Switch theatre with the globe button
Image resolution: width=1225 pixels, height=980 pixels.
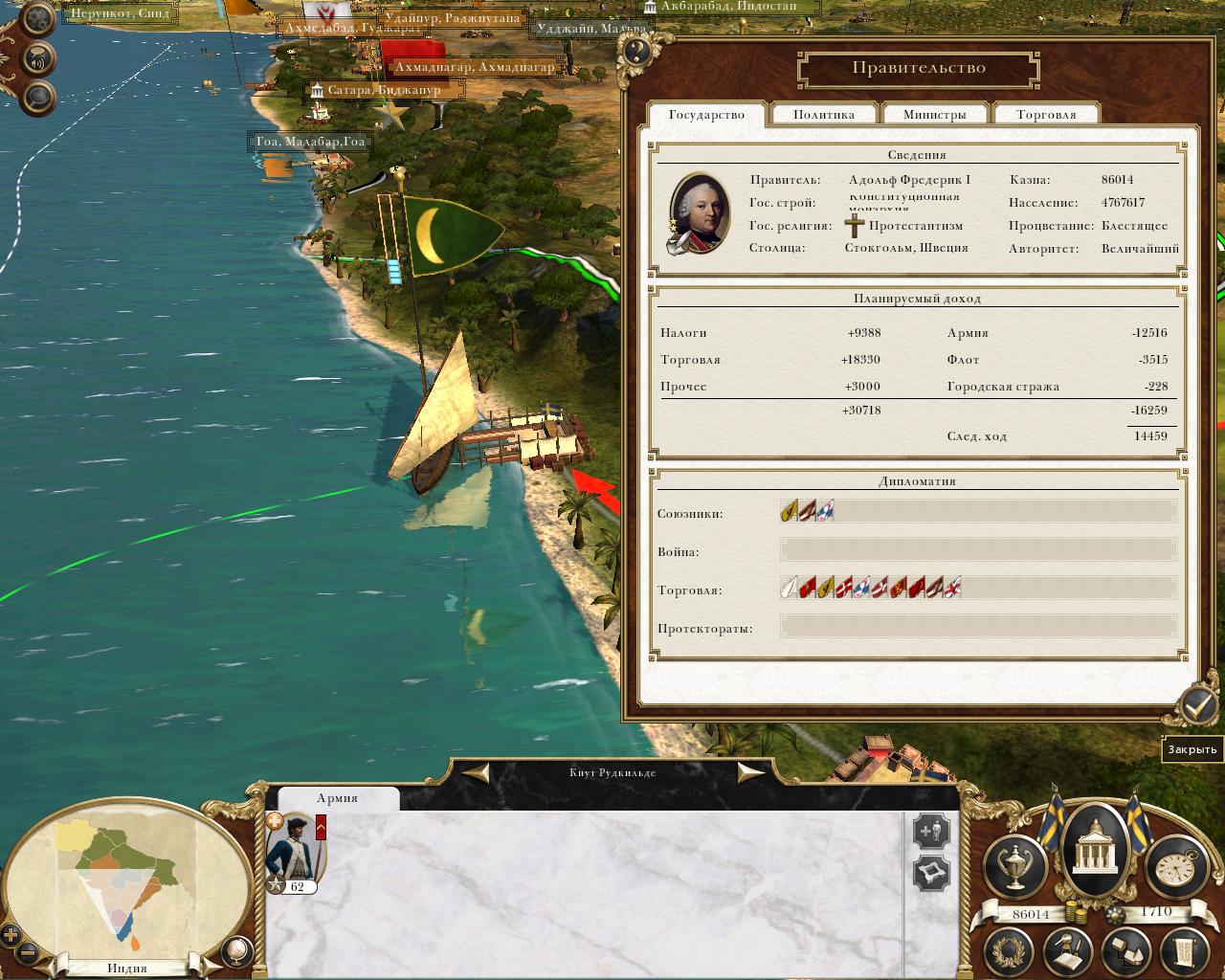coord(235,949)
